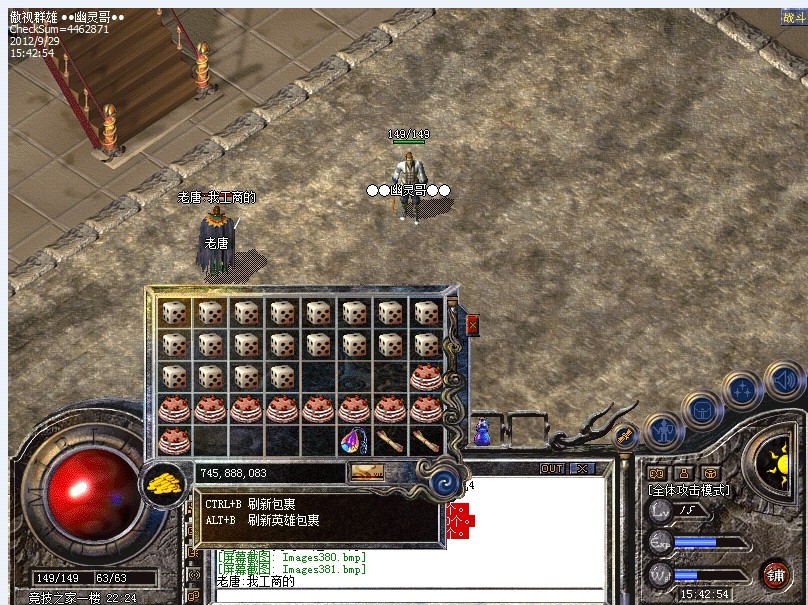Click the small person icon above attack mode

[684, 472]
